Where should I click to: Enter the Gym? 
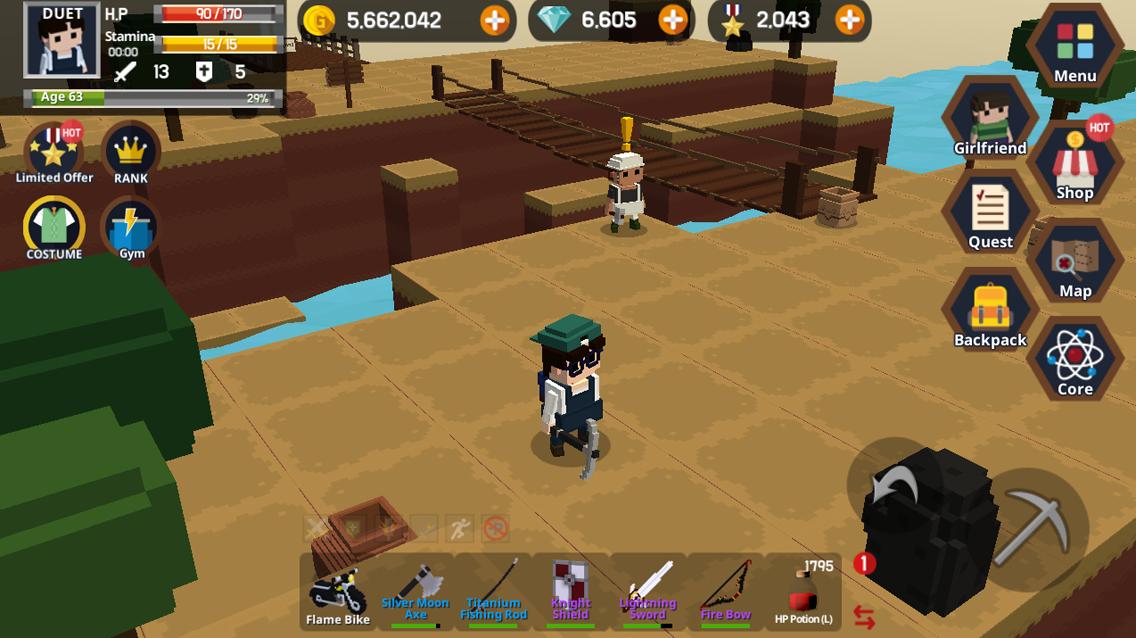pyautogui.click(x=131, y=228)
